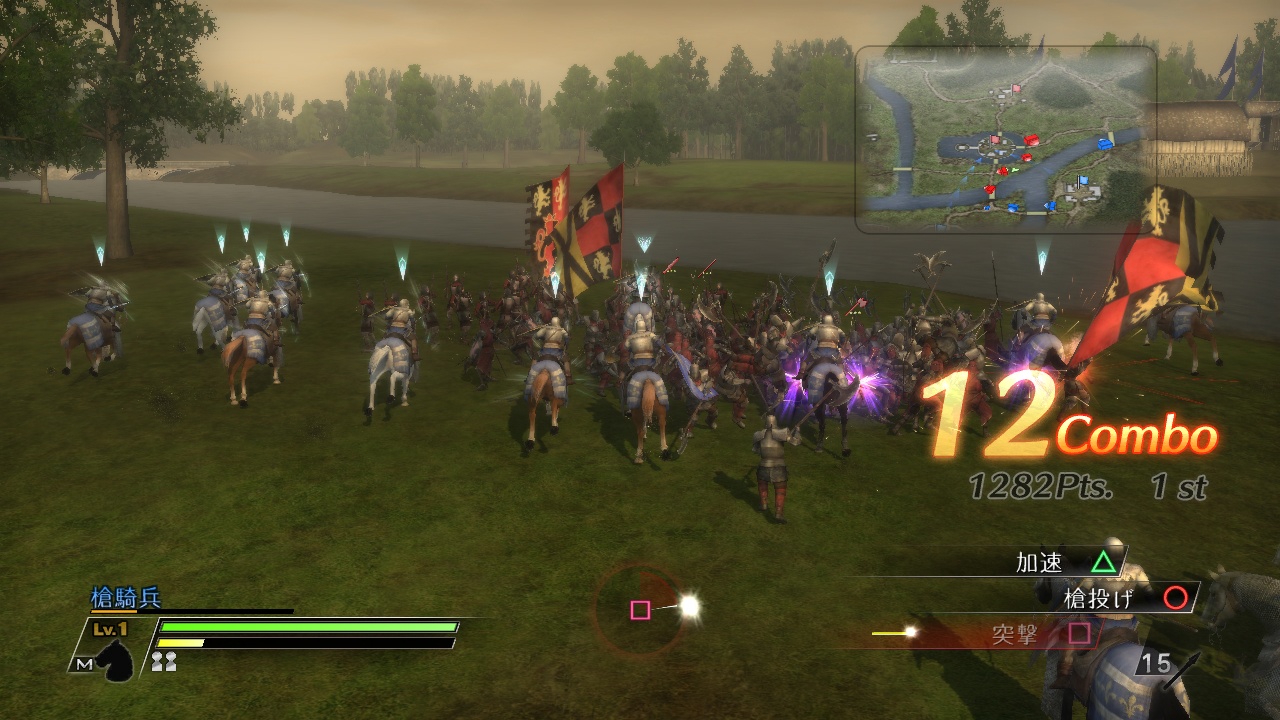The image size is (1280, 720).
Task: Click the pawn soldier count icons
Action: pos(164,661)
